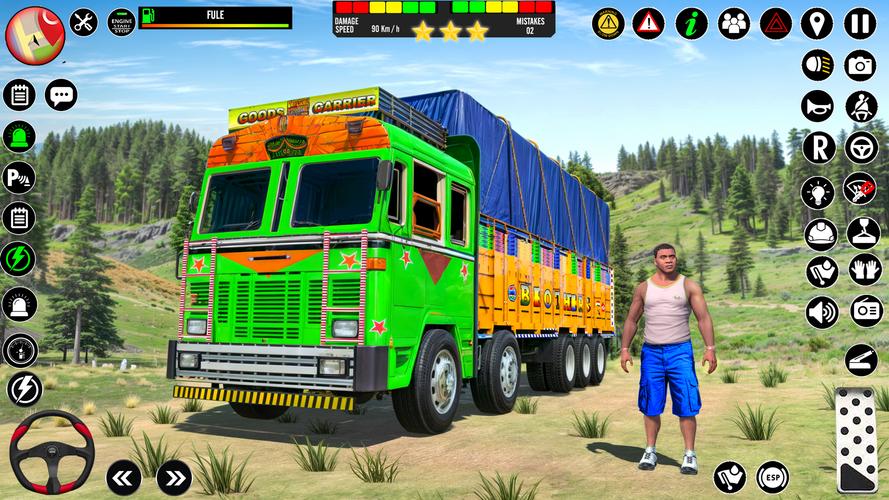
Task: Open the chat speech bubble icon
Action: [x=61, y=95]
